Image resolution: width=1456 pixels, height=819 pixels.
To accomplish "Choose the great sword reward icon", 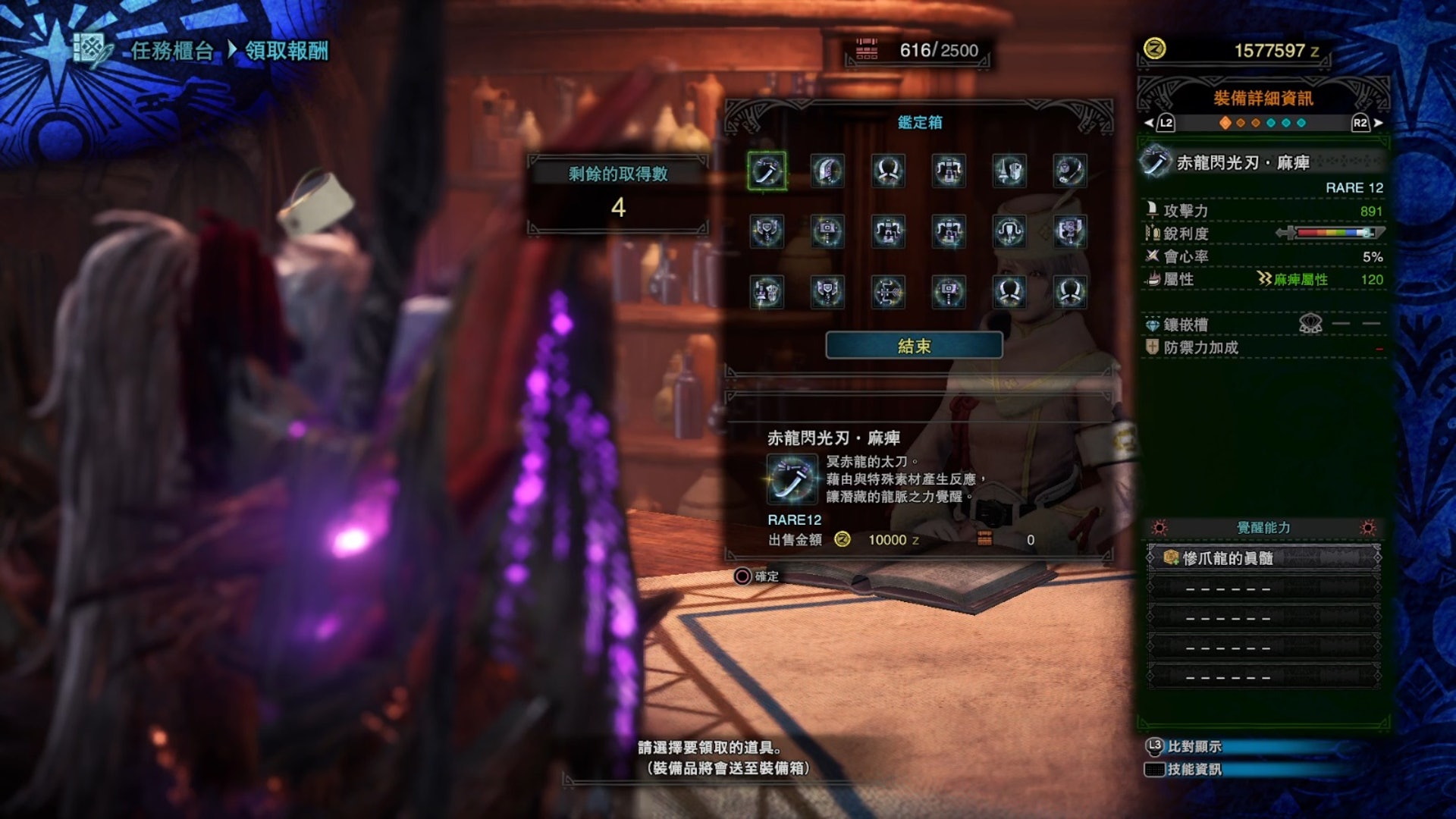I will click(827, 171).
